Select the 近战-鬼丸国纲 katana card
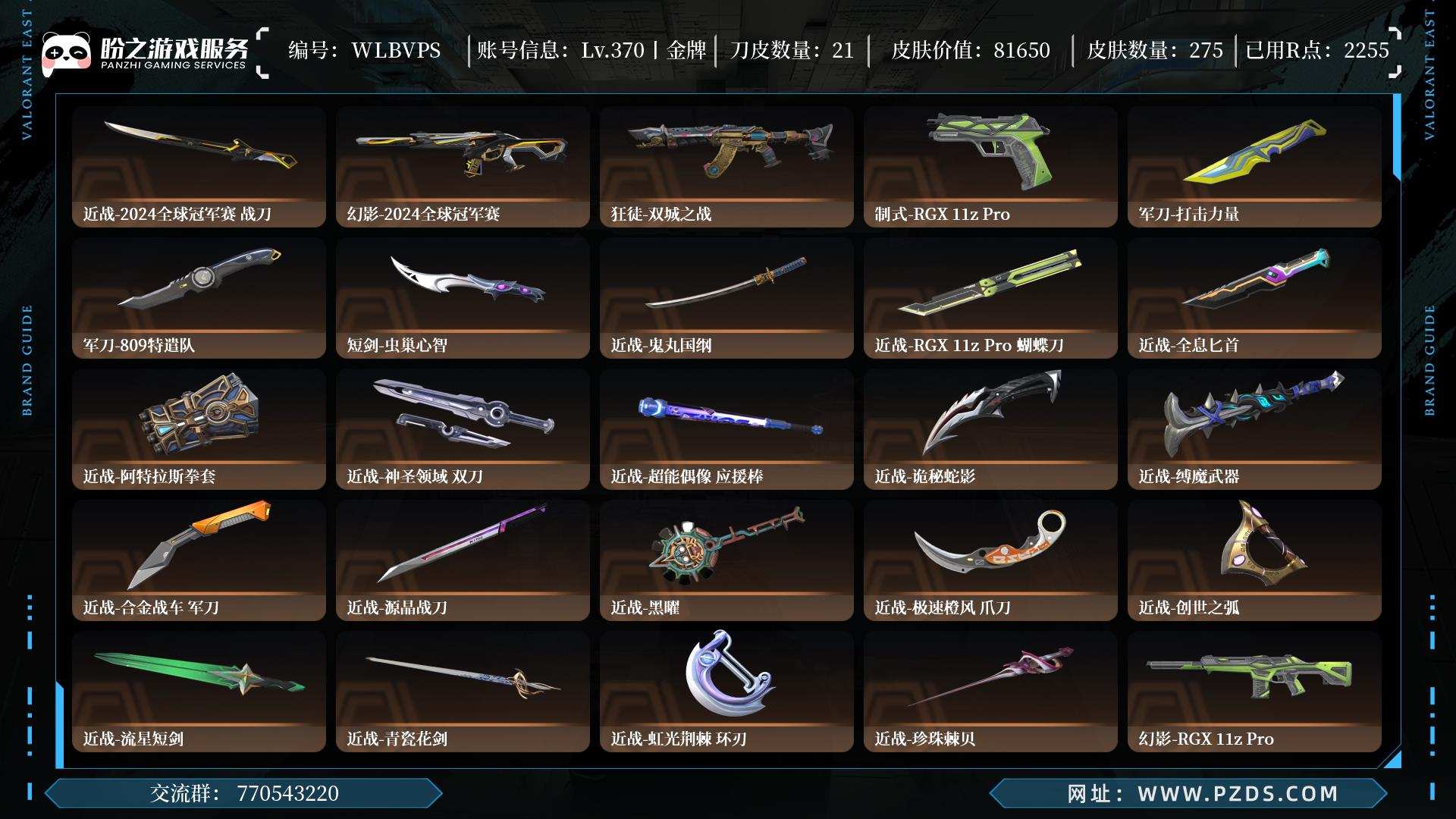The width and height of the screenshot is (1456, 819). (726, 297)
